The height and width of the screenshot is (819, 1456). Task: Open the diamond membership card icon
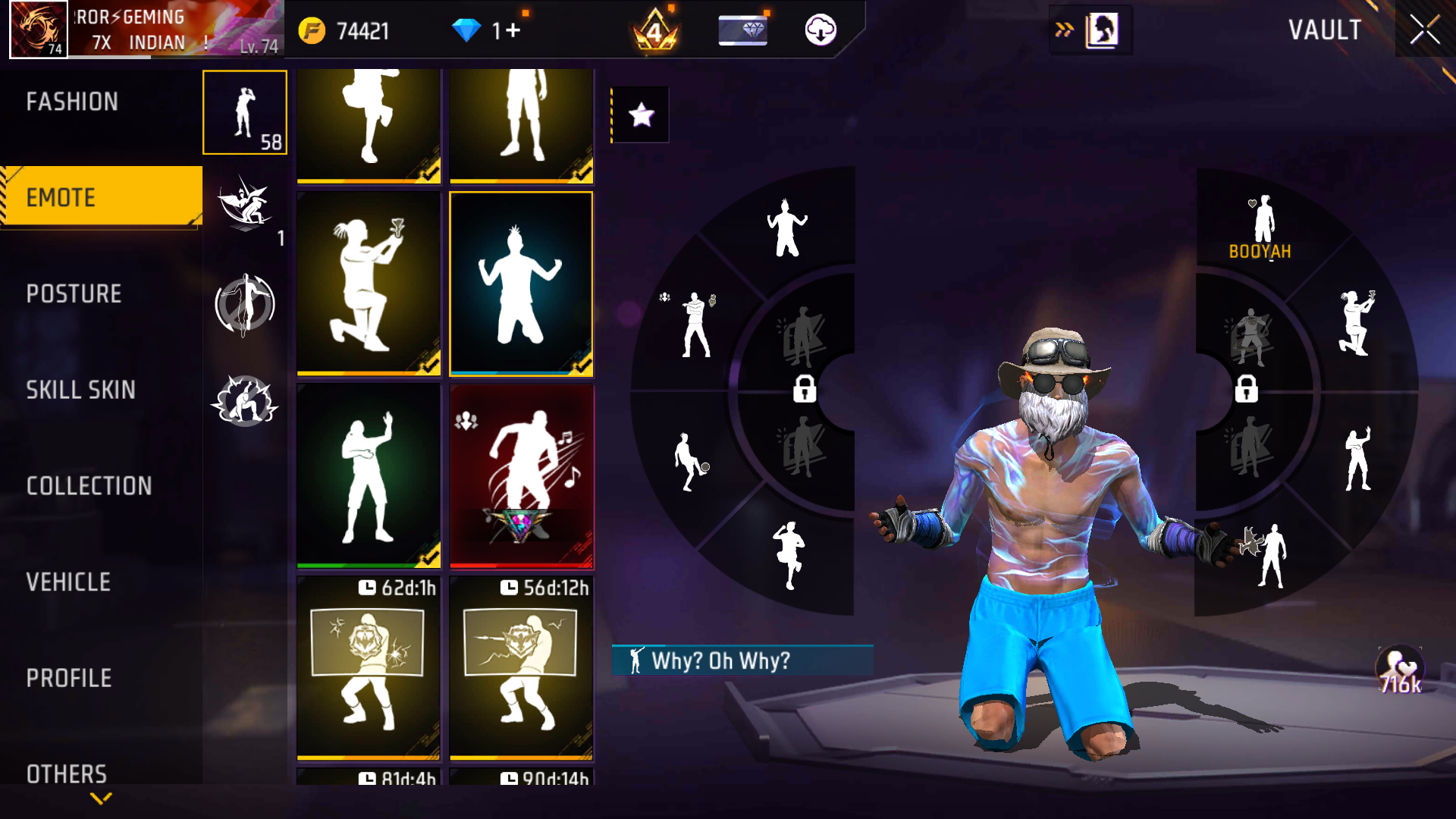[742, 31]
